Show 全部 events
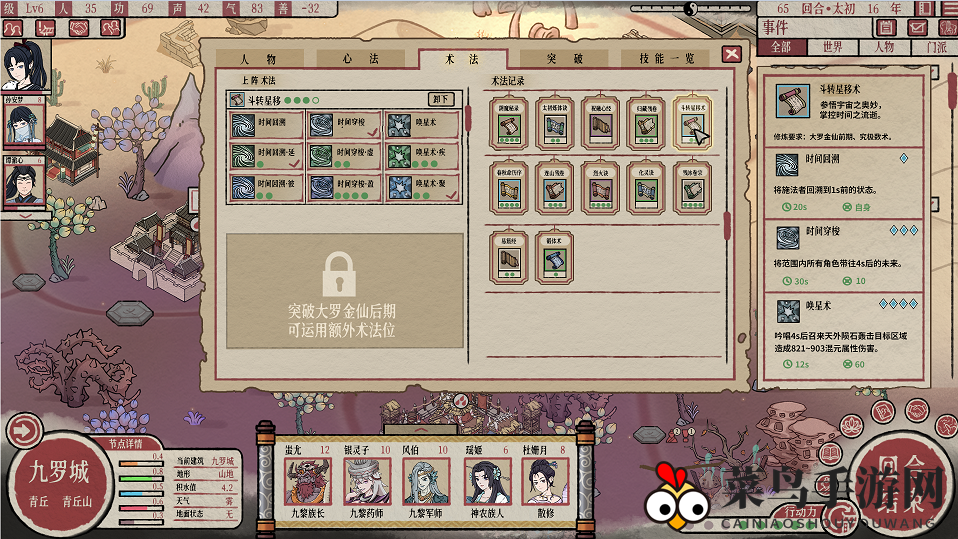The image size is (958, 539). coord(780,47)
